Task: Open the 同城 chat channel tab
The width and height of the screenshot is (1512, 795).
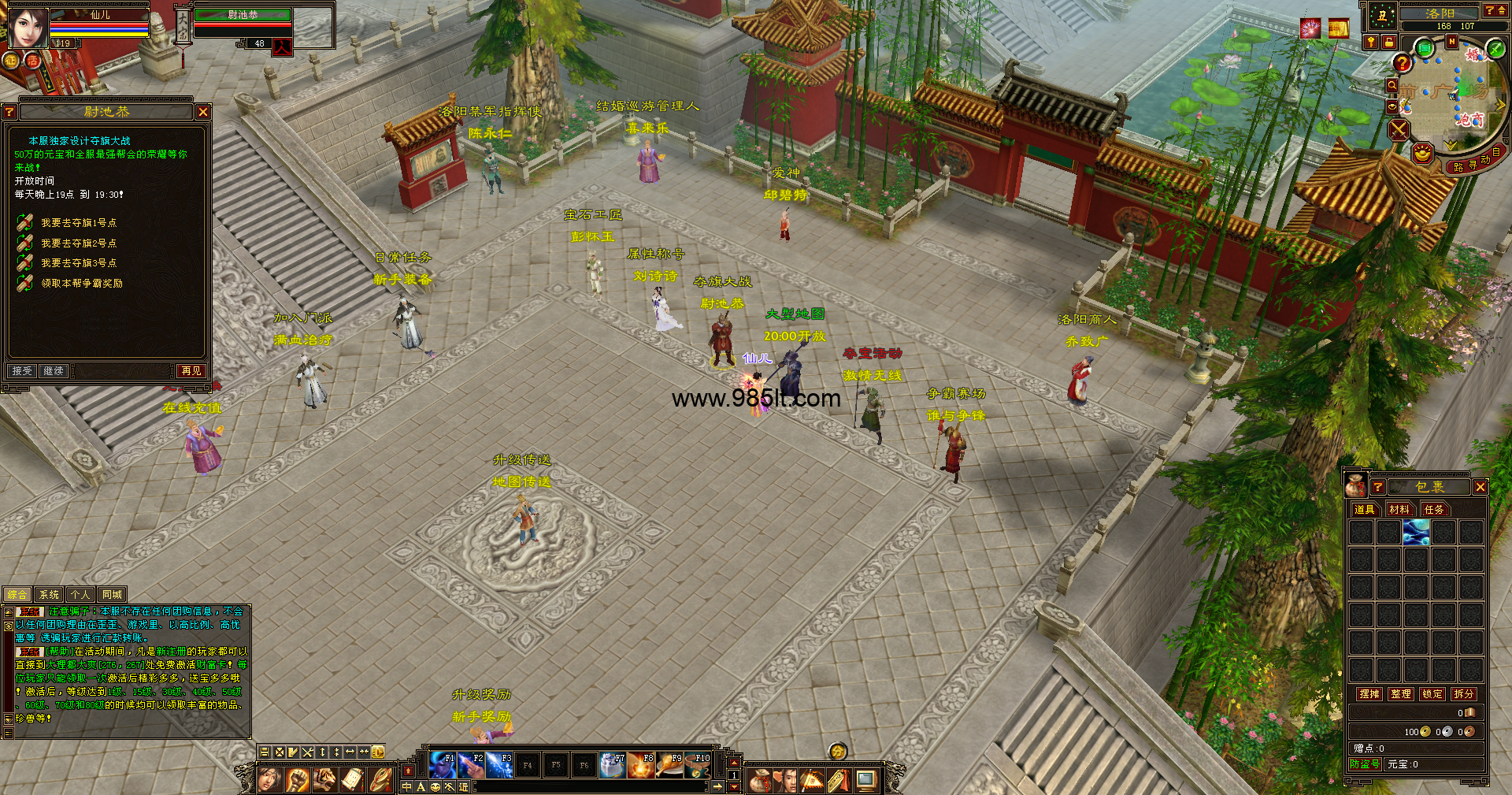Action: 112,595
